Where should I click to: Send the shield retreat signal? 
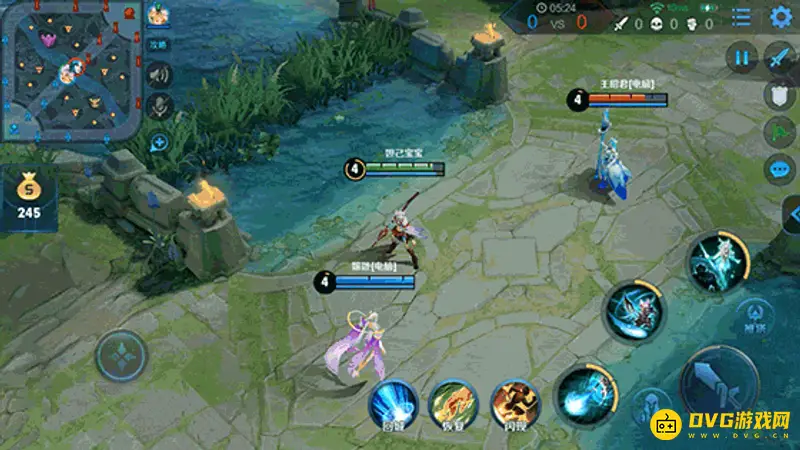780,95
